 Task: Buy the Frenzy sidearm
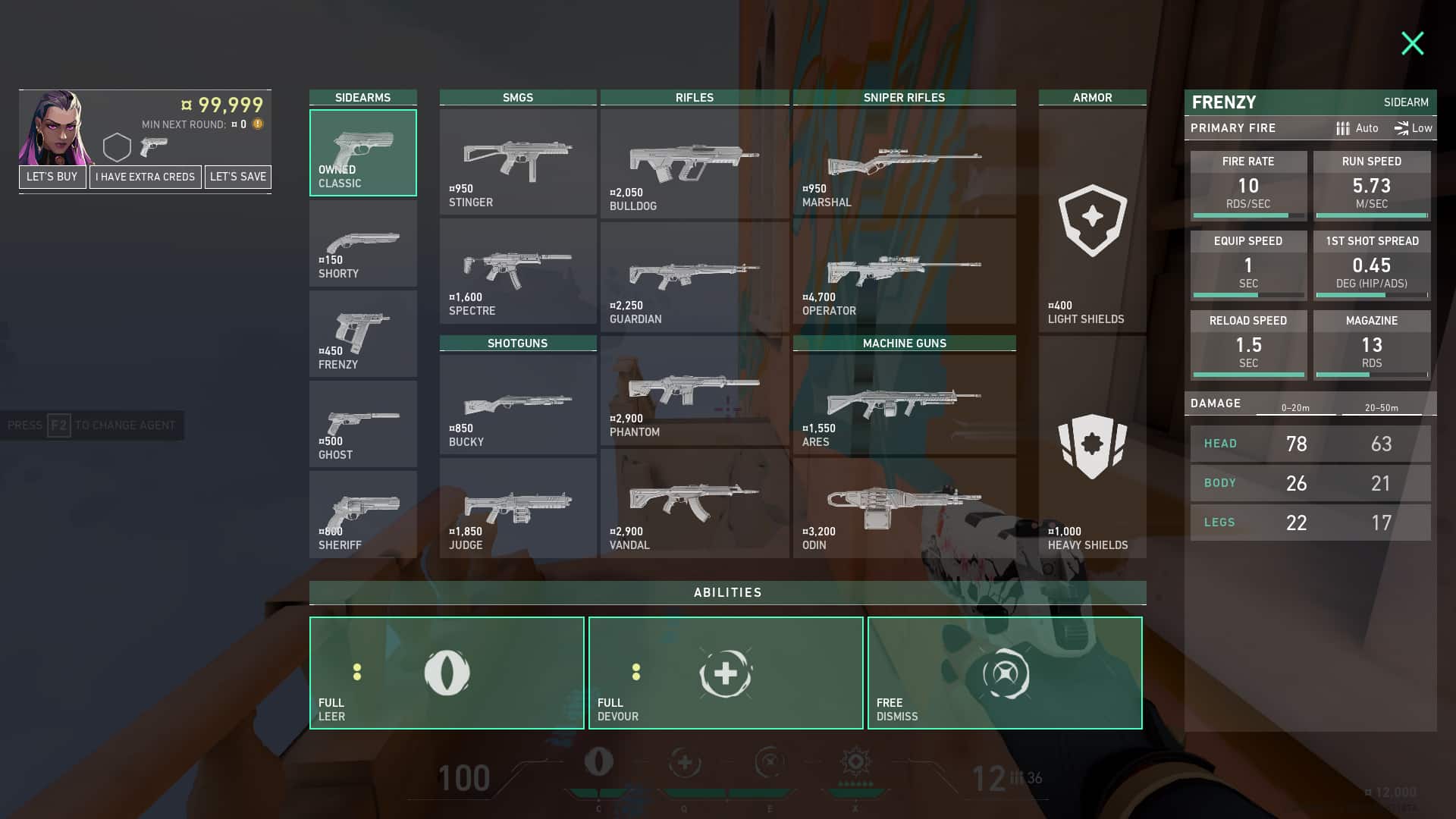[x=362, y=334]
